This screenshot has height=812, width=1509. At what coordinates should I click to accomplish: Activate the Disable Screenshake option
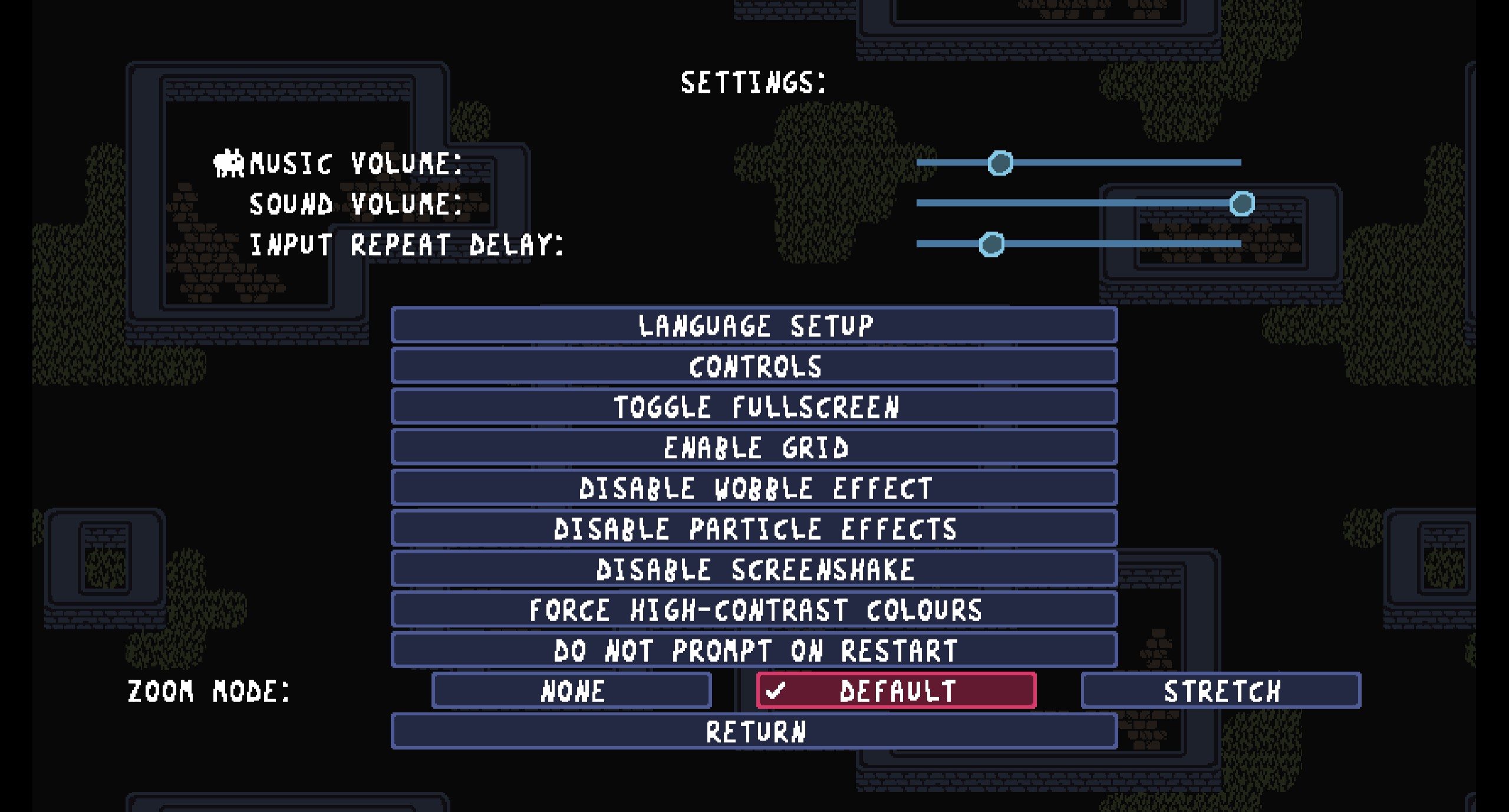[x=754, y=569]
